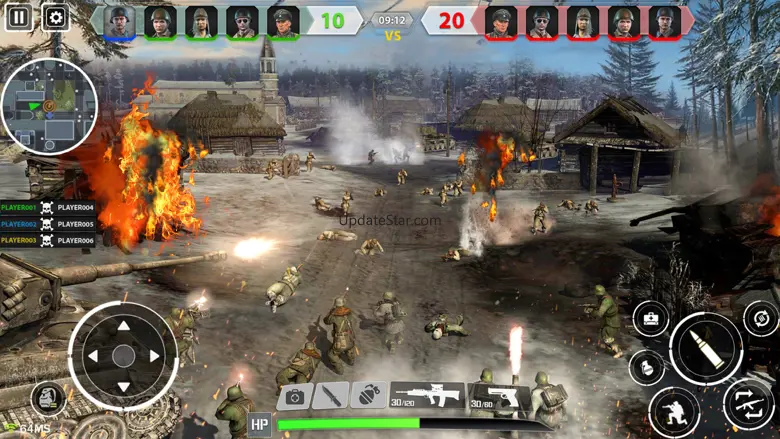Select PLAYER004 in the player list
780x439 pixels.
[x=76, y=208]
